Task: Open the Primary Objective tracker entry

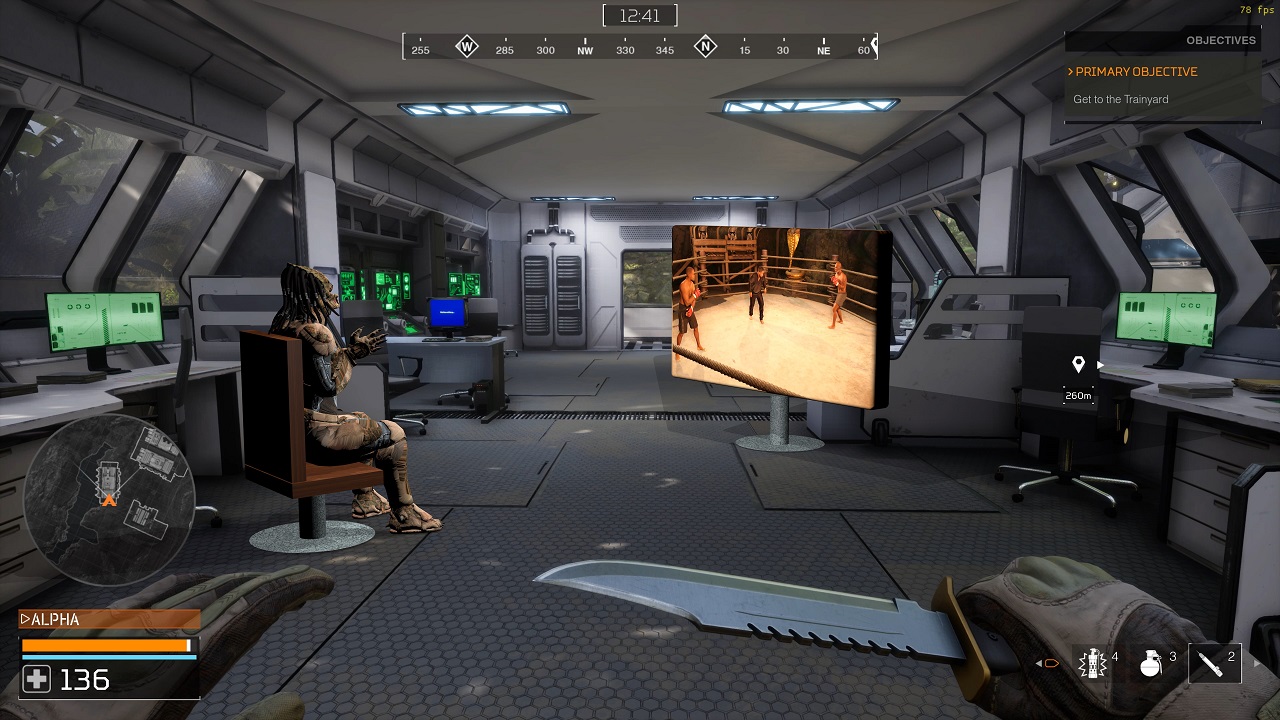Action: 1136,72
